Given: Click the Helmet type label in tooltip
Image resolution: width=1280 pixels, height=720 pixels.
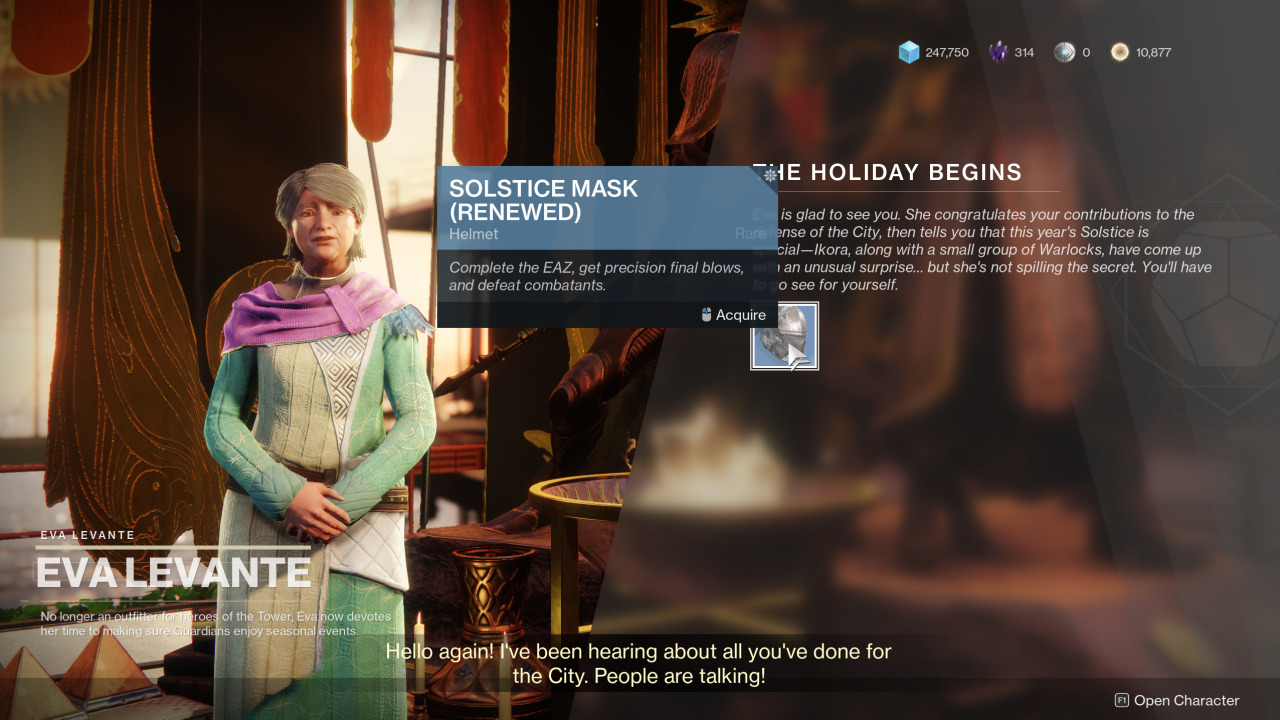Looking at the screenshot, I should click(473, 234).
